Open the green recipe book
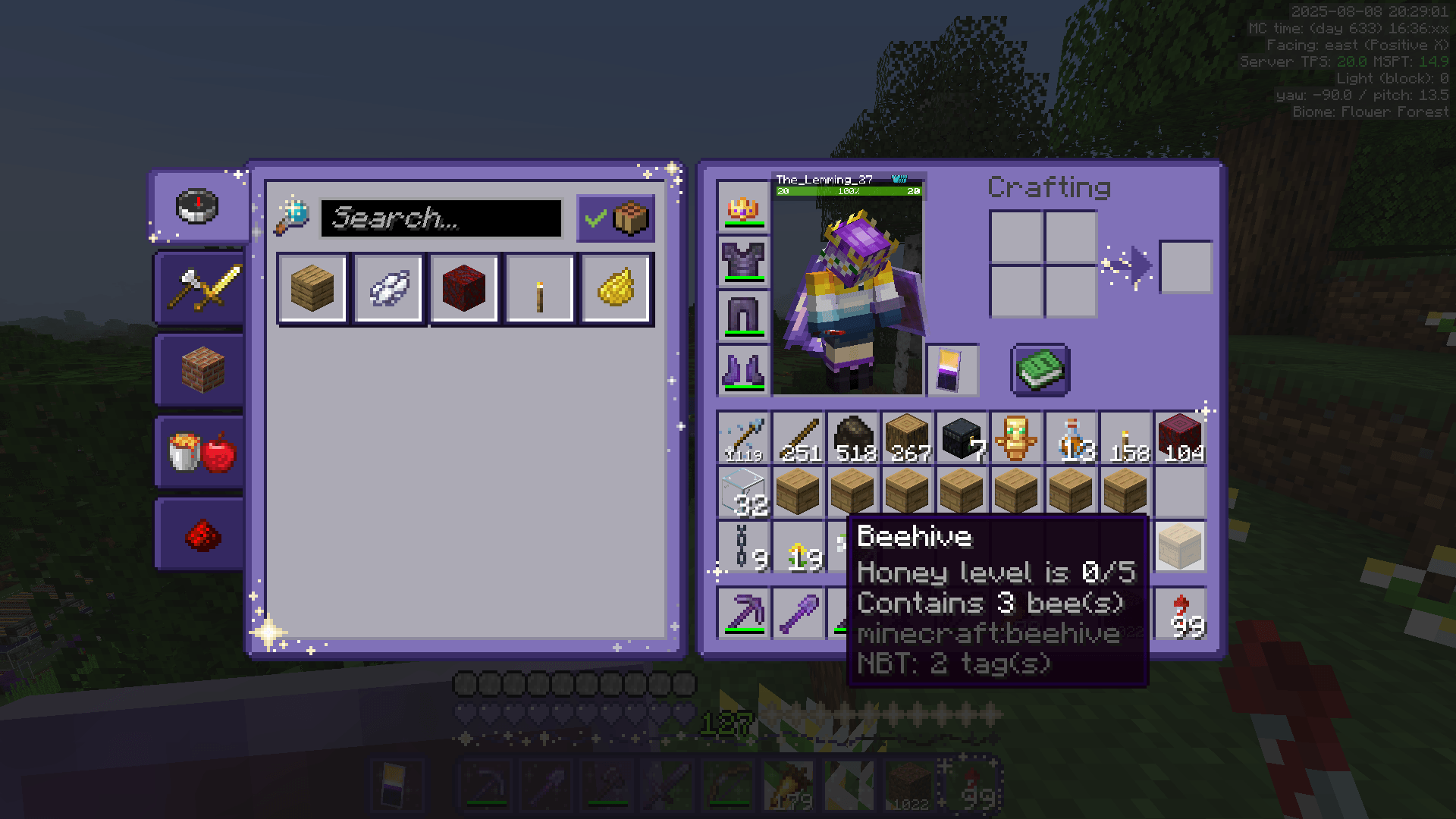1456x819 pixels. tap(1040, 370)
